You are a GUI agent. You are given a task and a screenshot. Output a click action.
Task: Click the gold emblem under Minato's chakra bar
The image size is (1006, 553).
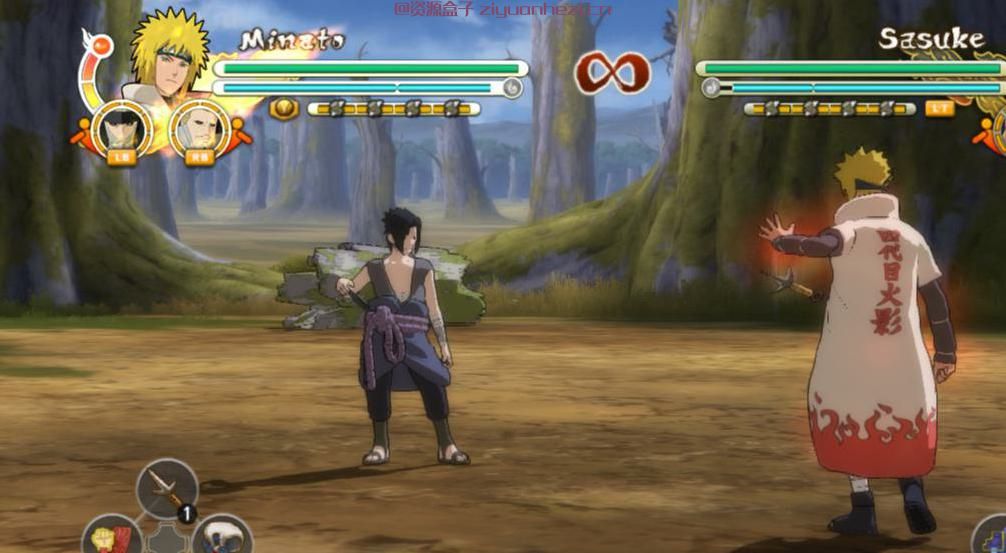[x=284, y=108]
